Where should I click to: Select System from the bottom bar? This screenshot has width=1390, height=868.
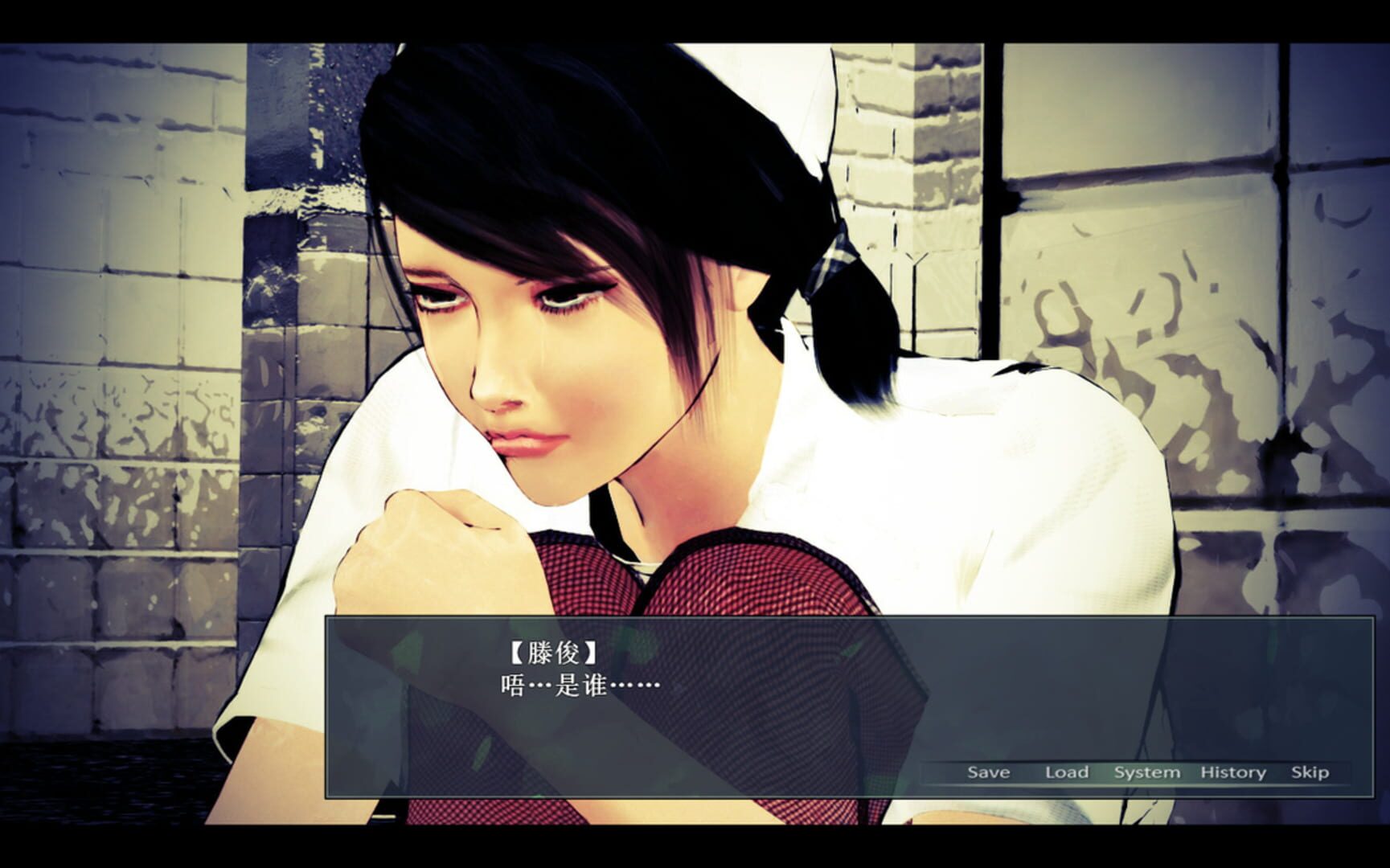(x=1147, y=772)
